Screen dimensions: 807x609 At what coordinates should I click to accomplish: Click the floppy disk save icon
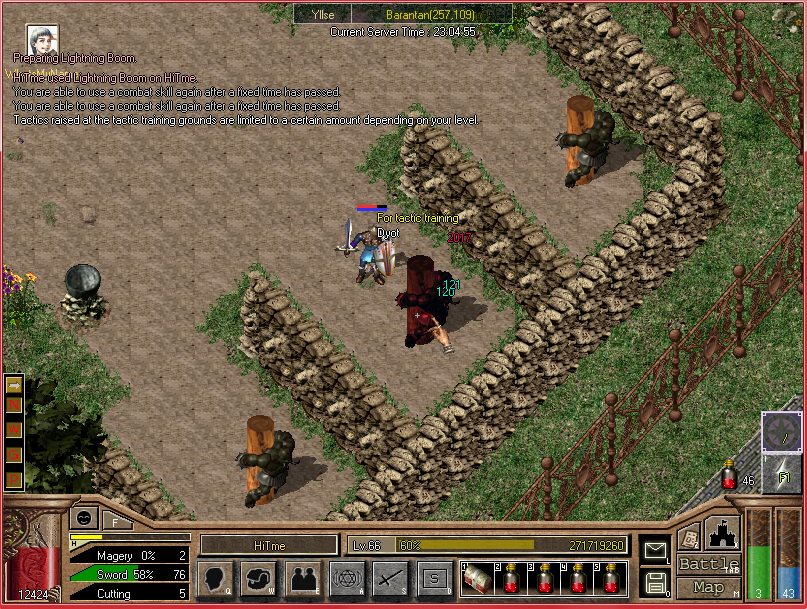(x=656, y=582)
